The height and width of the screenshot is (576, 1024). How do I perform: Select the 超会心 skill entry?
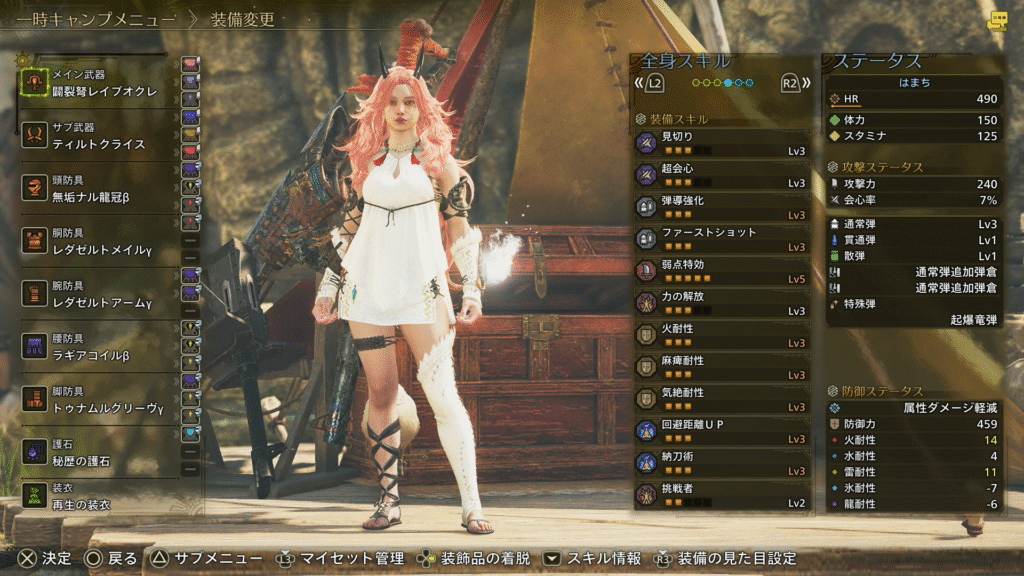pos(722,175)
